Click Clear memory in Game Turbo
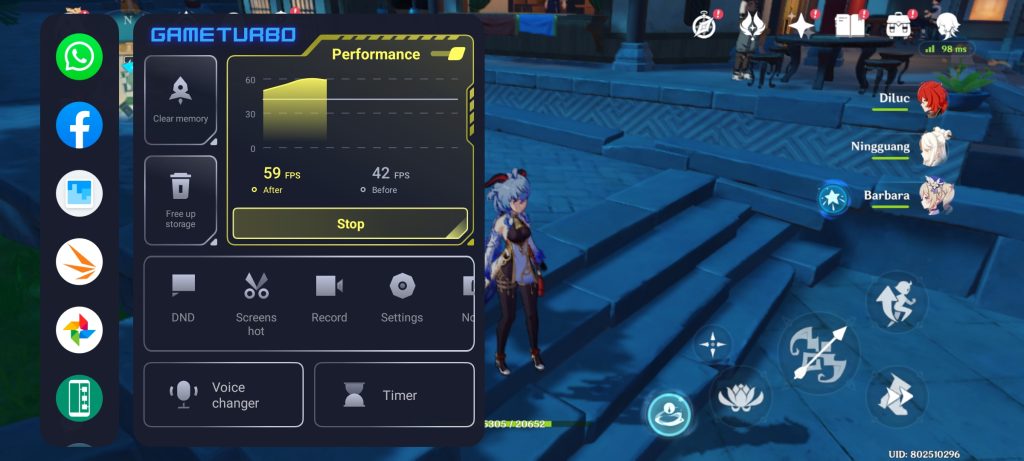This screenshot has width=1024, height=461. (181, 100)
